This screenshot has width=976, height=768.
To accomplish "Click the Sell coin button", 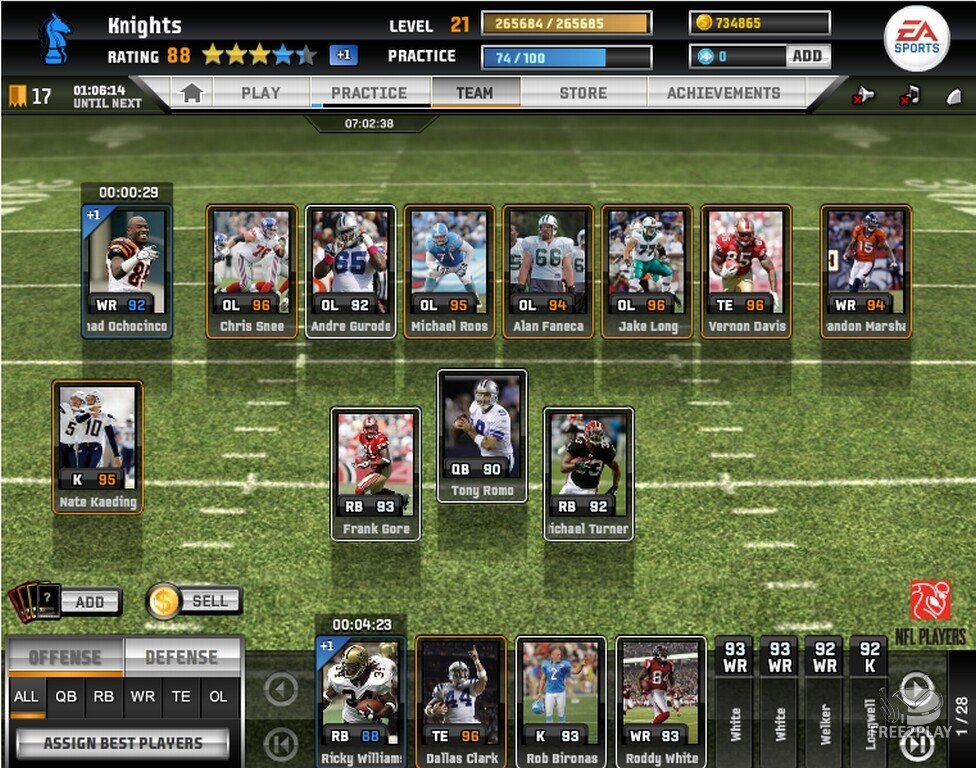I will pos(196,600).
